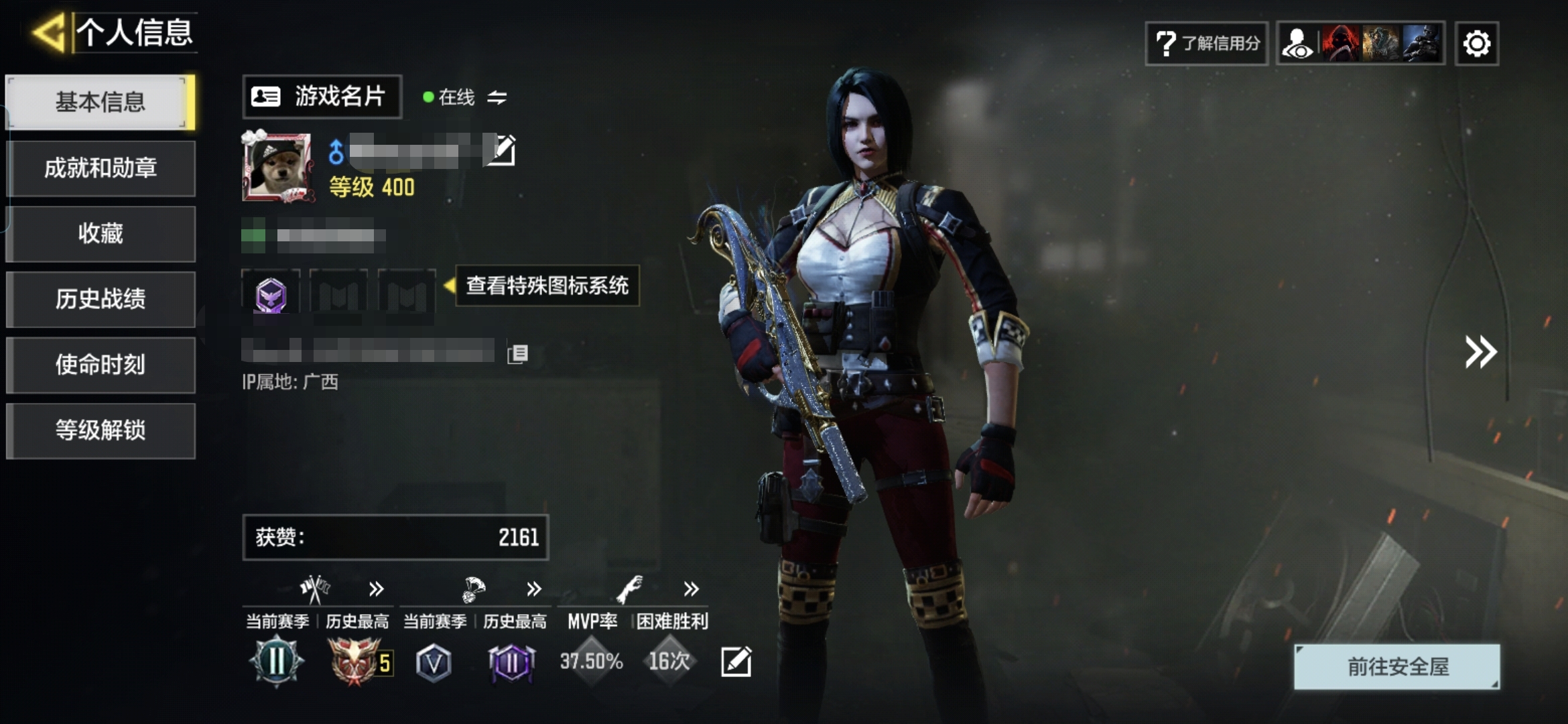Toggle the 在线 online status switch

[497, 98]
